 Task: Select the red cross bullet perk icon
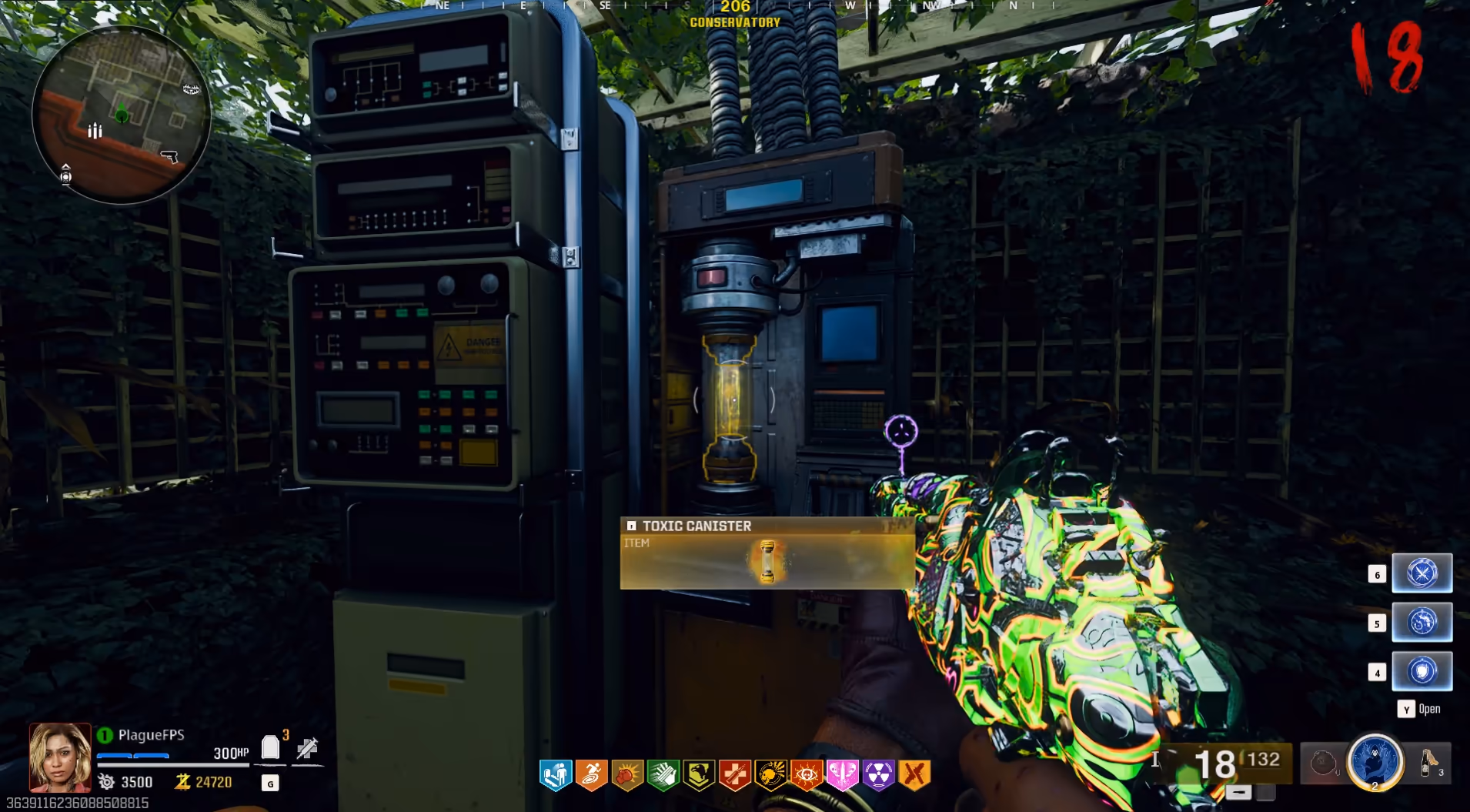tap(735, 775)
